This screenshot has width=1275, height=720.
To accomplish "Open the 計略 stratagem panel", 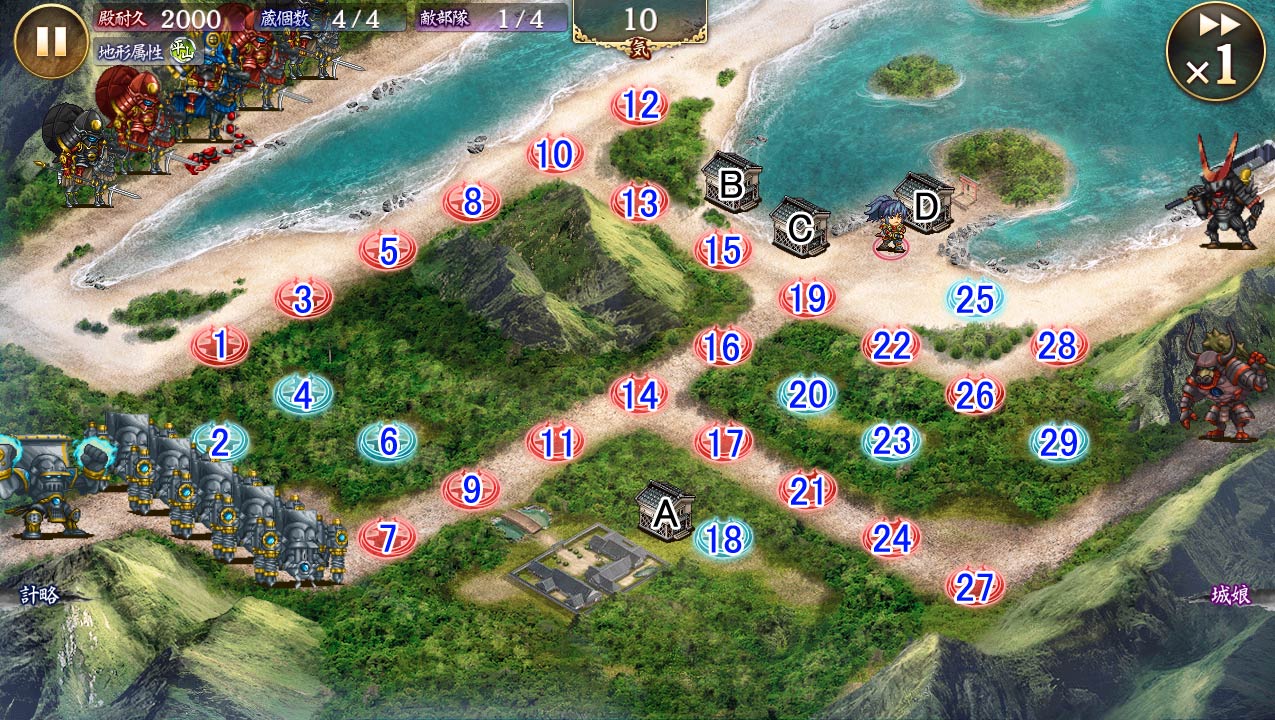I will (40, 595).
